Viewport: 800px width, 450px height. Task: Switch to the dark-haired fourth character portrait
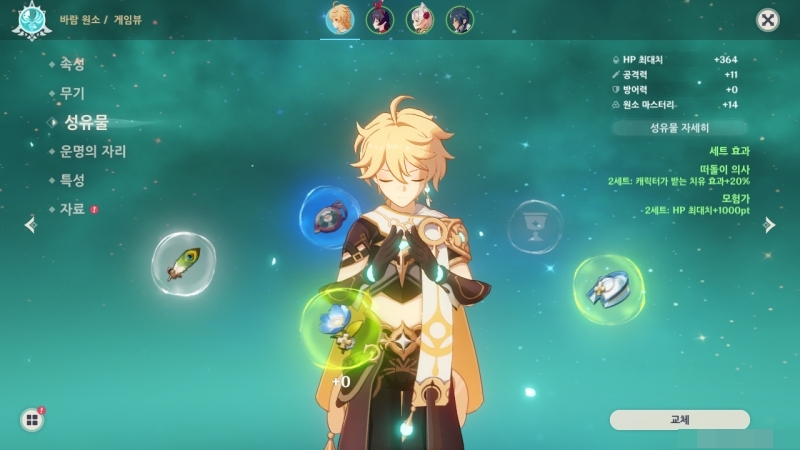(x=459, y=19)
